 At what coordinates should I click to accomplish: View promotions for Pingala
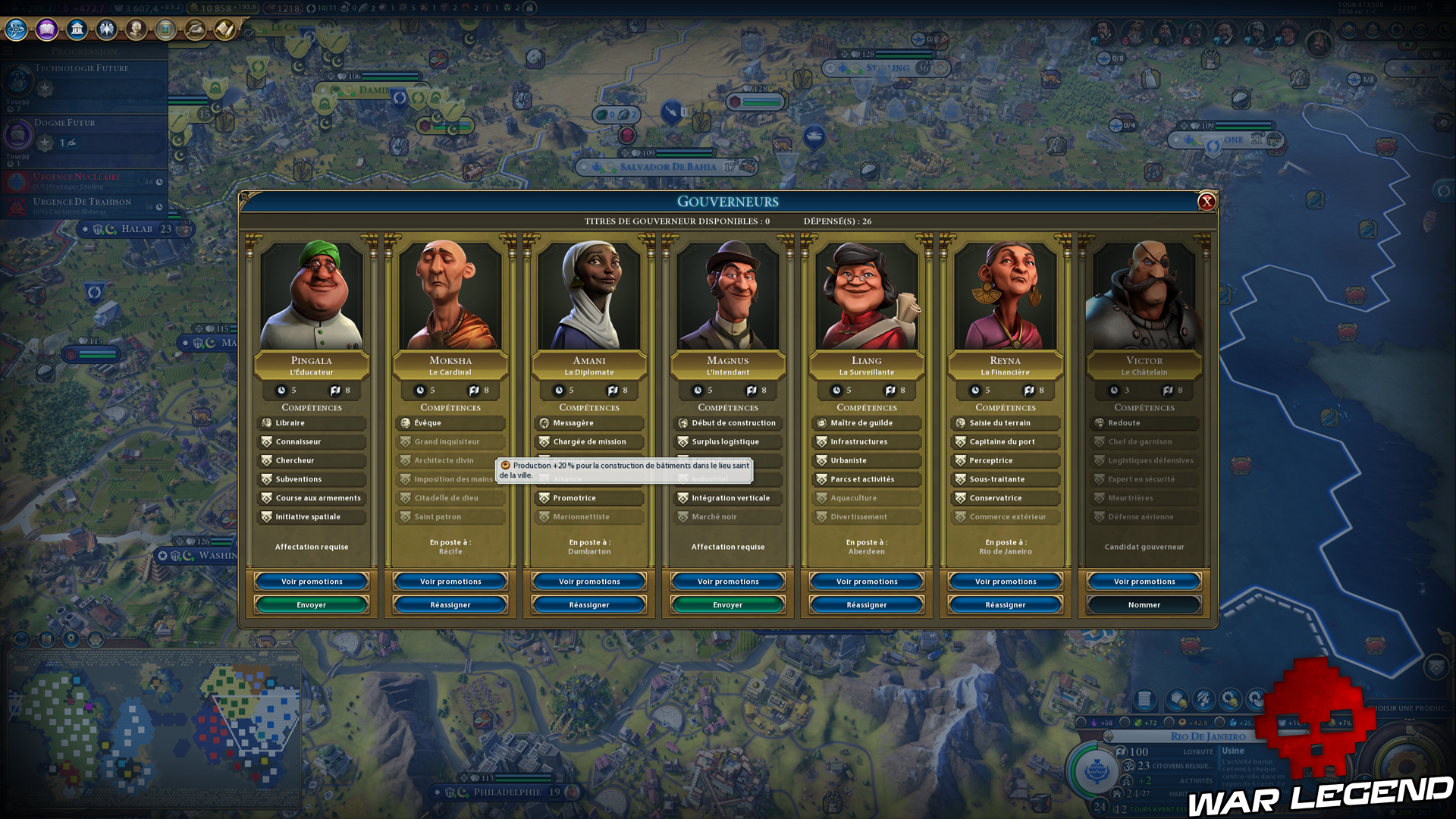(x=312, y=582)
